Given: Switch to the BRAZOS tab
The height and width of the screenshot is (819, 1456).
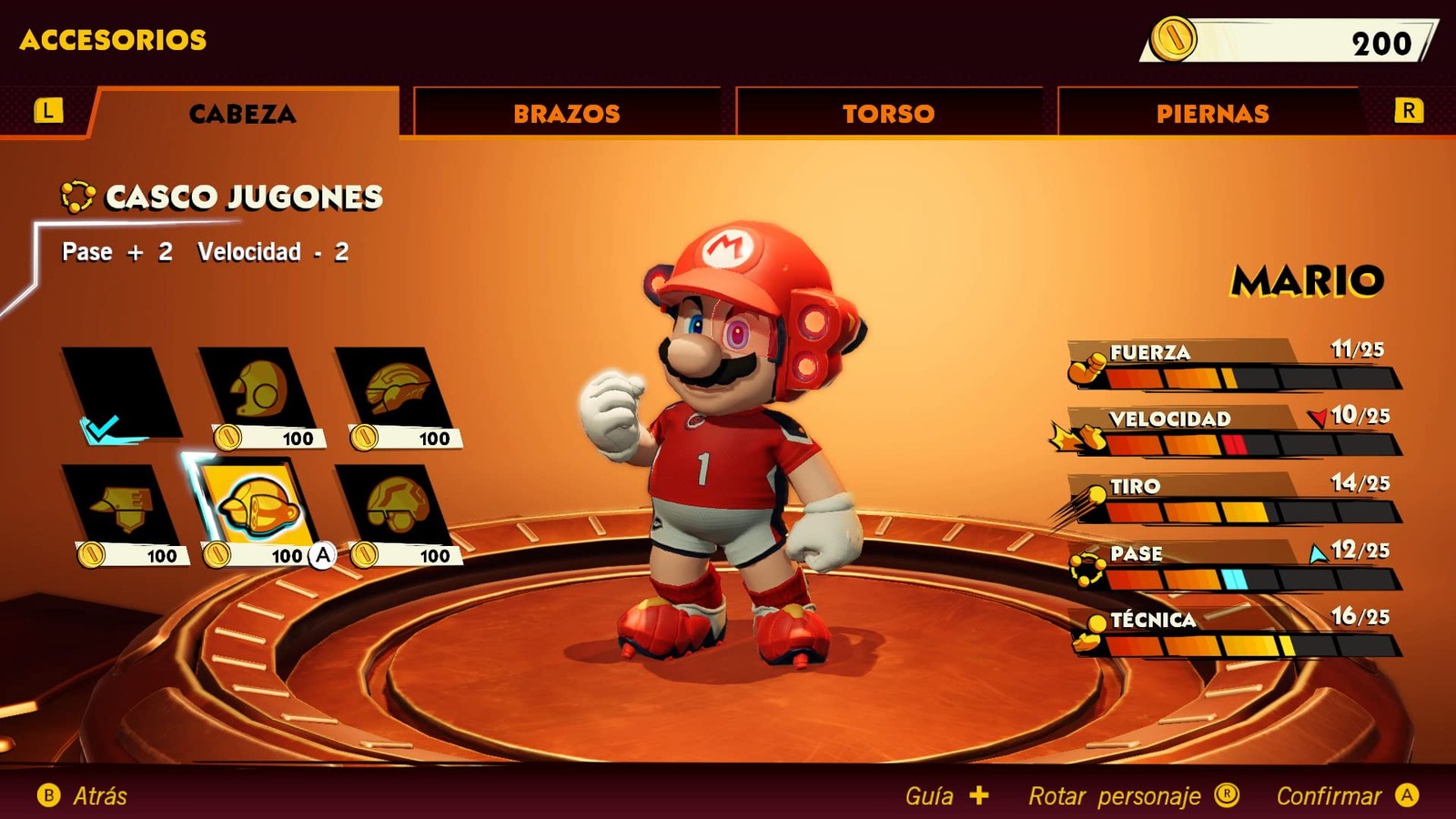Looking at the screenshot, I should (566, 113).
